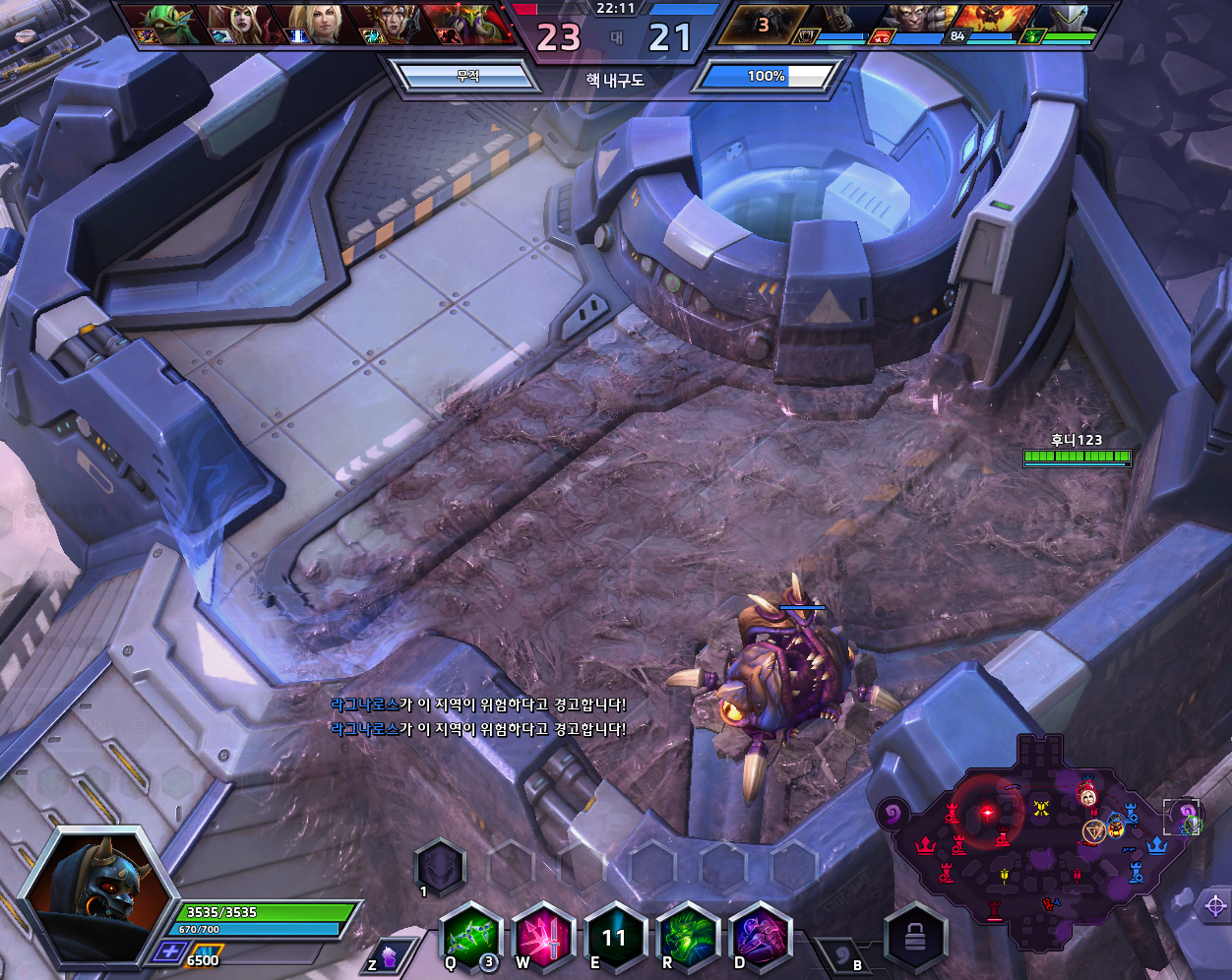Select the level indicator plus icon
This screenshot has width=1232, height=980.
(169, 951)
